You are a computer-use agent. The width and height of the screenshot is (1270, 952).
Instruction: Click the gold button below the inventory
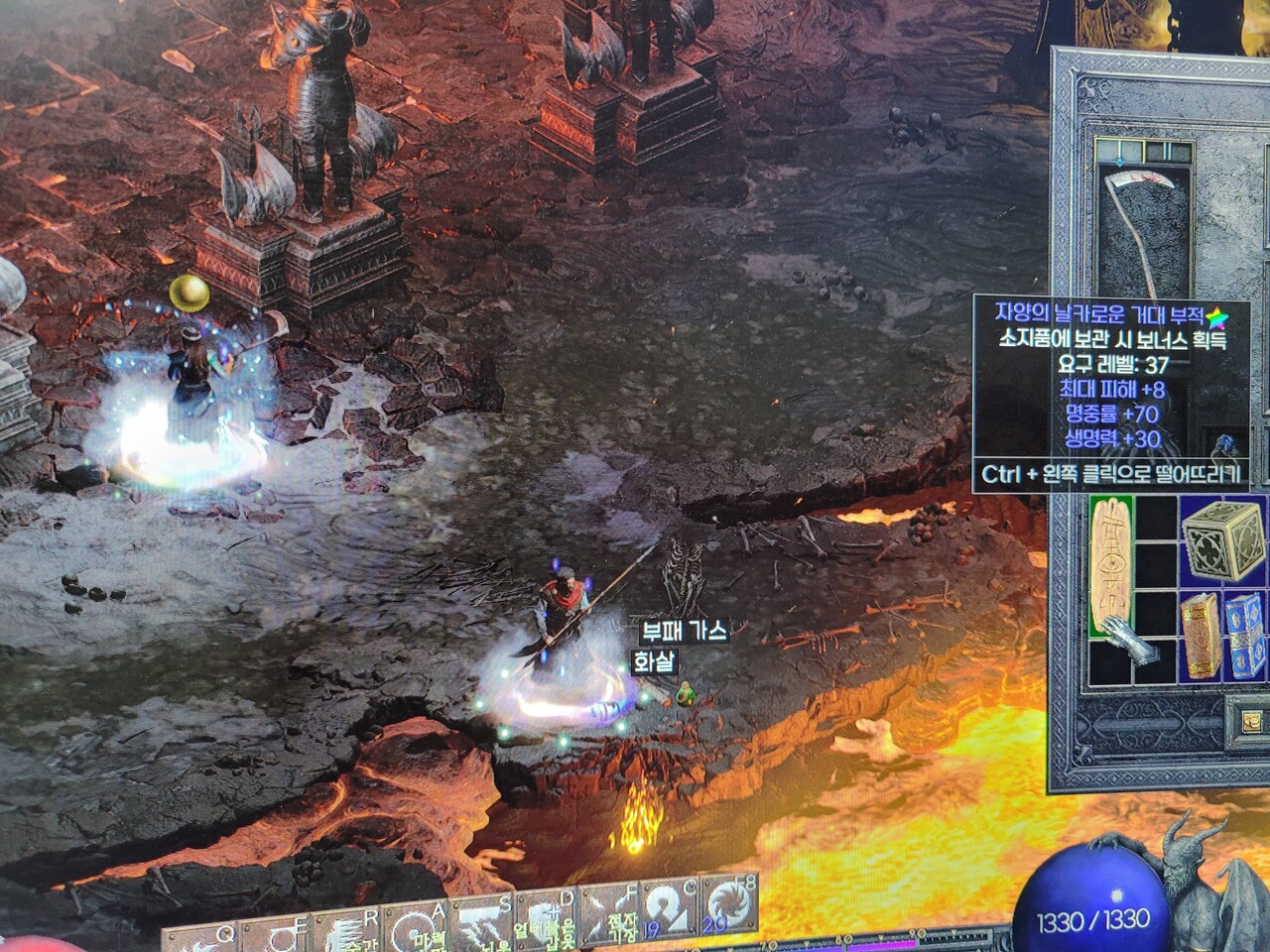(1250, 720)
